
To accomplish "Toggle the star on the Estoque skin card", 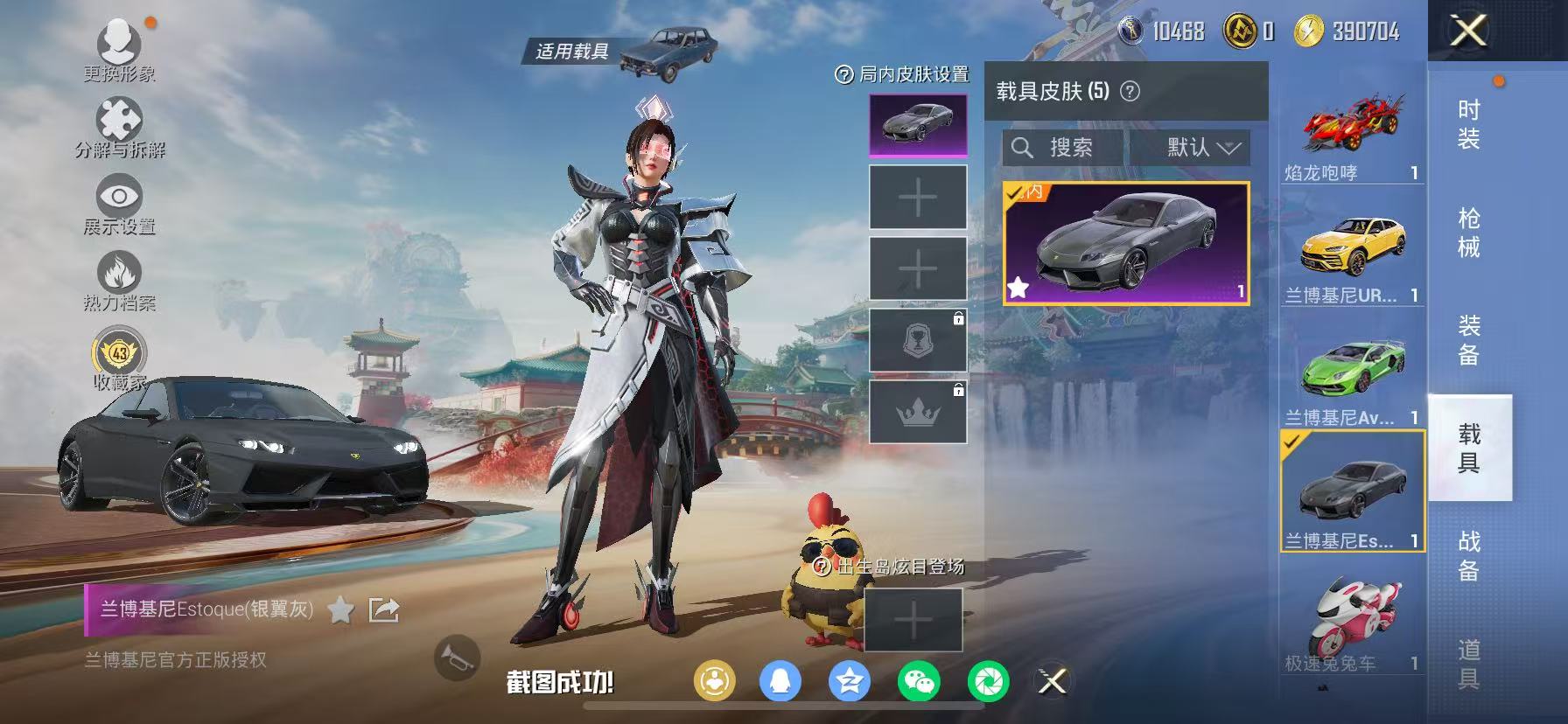I will pyautogui.click(x=1018, y=286).
